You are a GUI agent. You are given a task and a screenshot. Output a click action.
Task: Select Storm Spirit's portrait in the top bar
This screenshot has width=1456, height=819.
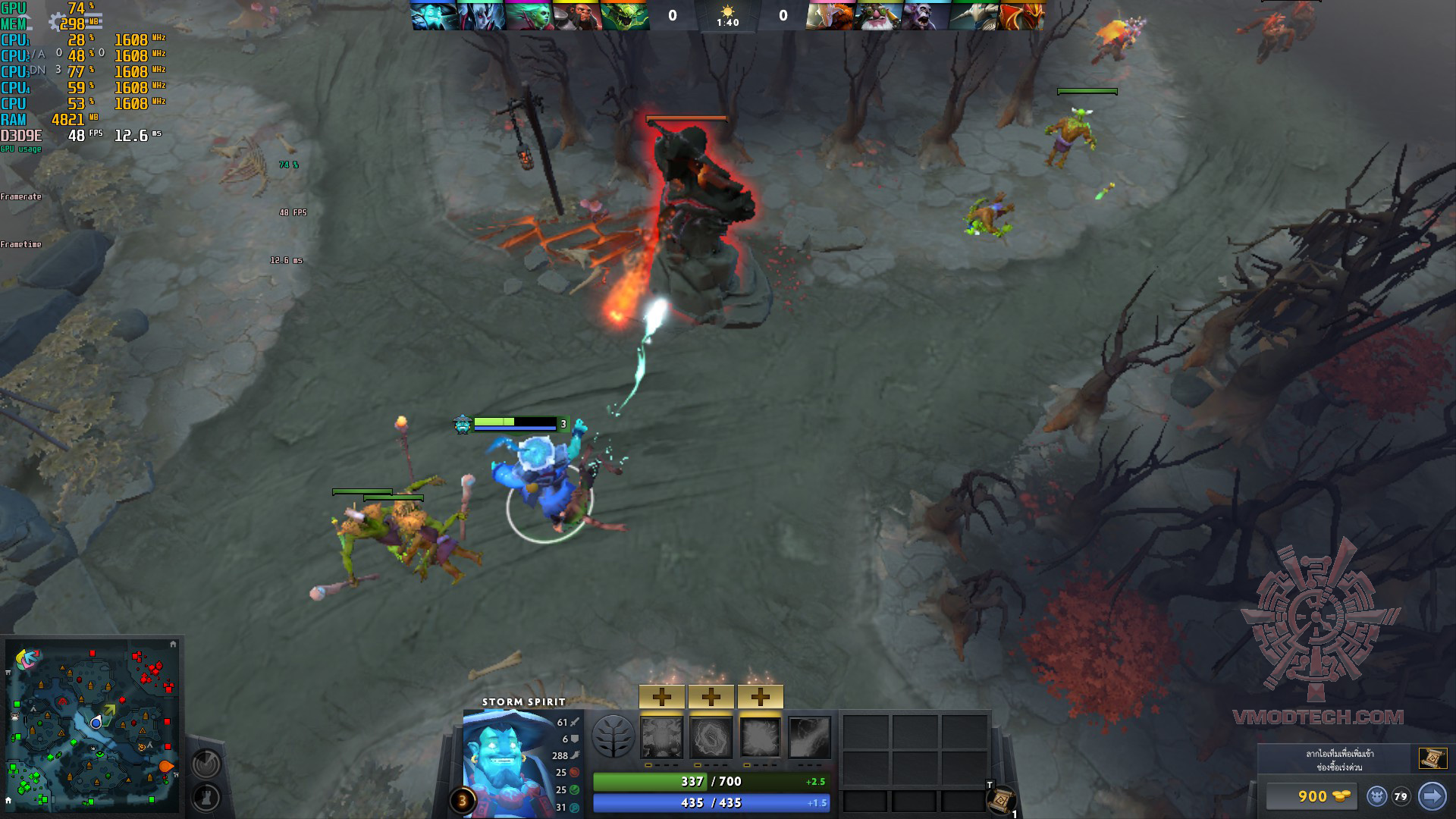tap(435, 16)
